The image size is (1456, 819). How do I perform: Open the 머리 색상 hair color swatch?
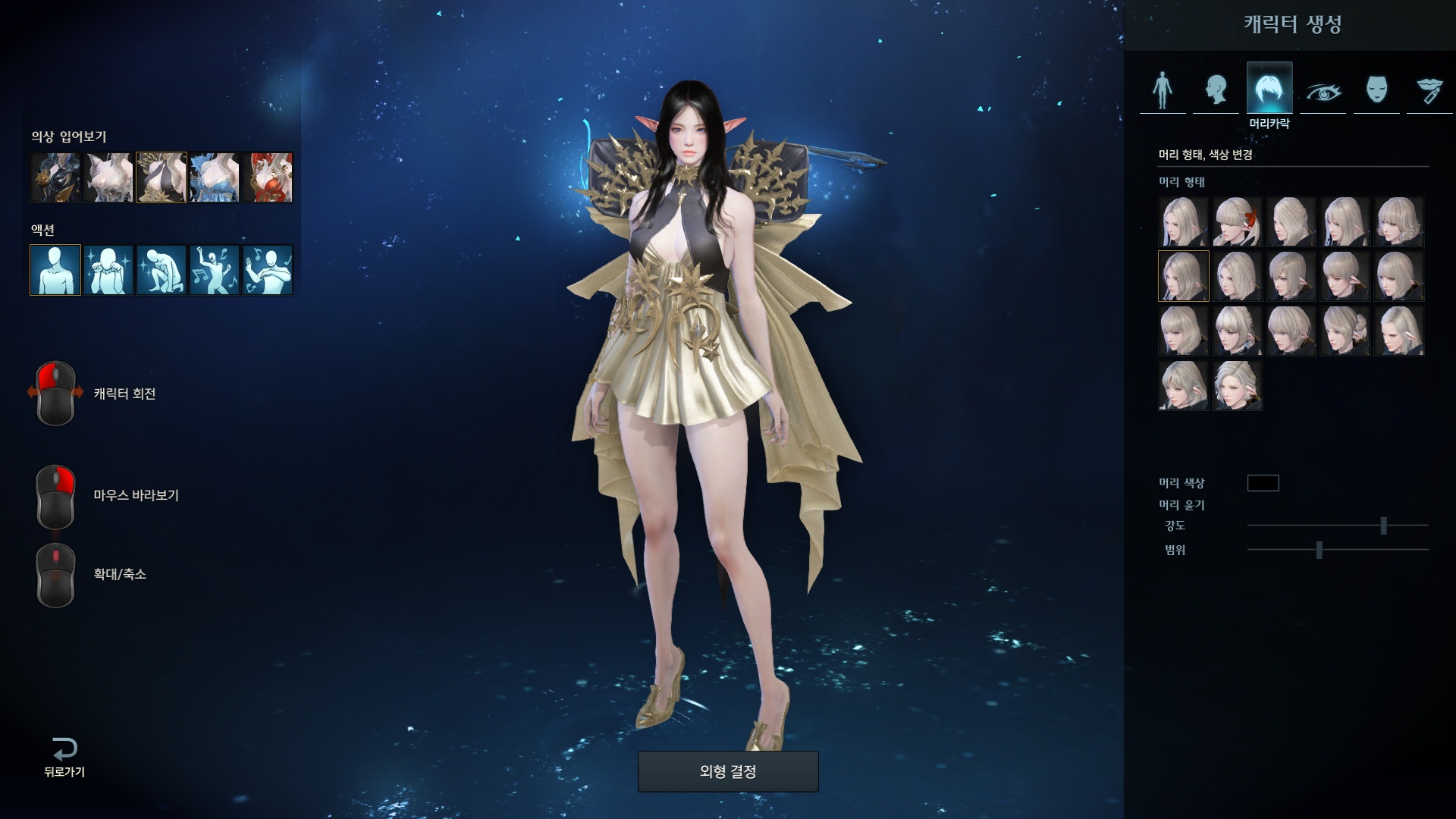(x=1263, y=483)
